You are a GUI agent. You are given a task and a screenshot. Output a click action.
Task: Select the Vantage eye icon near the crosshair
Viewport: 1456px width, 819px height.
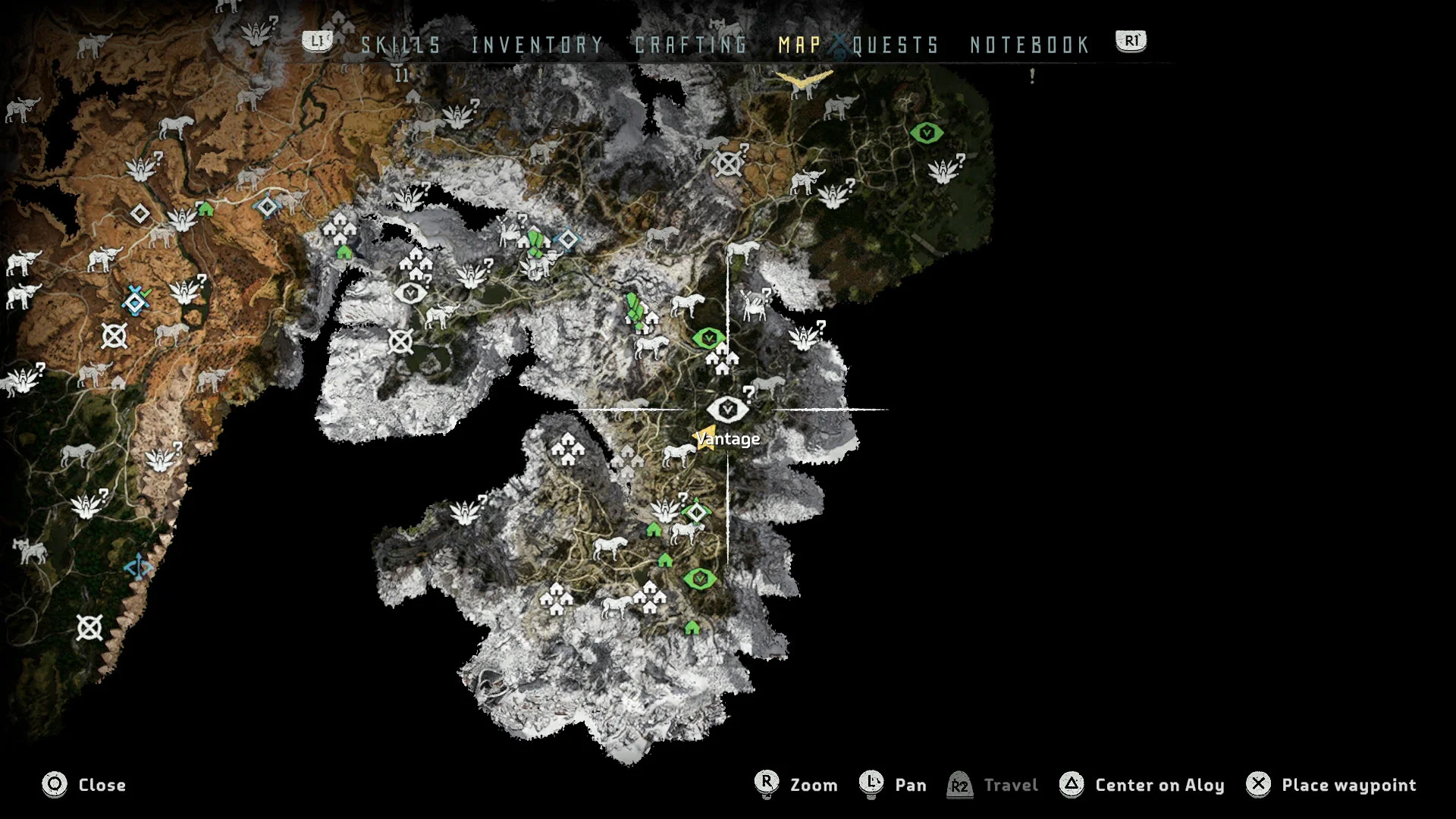click(728, 409)
